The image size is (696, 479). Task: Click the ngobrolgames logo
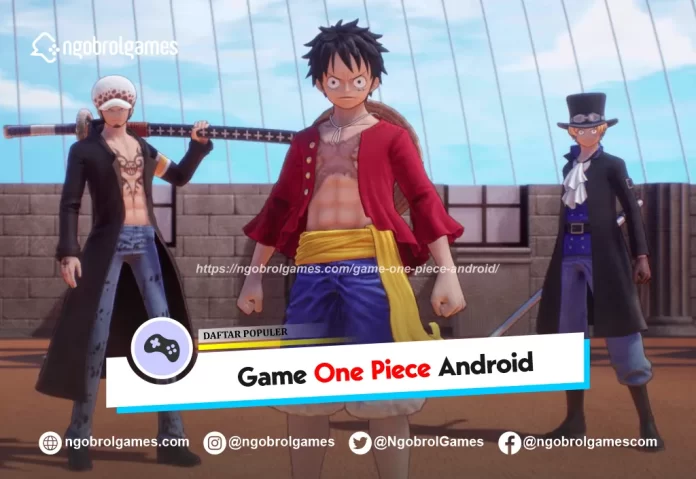pos(104,46)
